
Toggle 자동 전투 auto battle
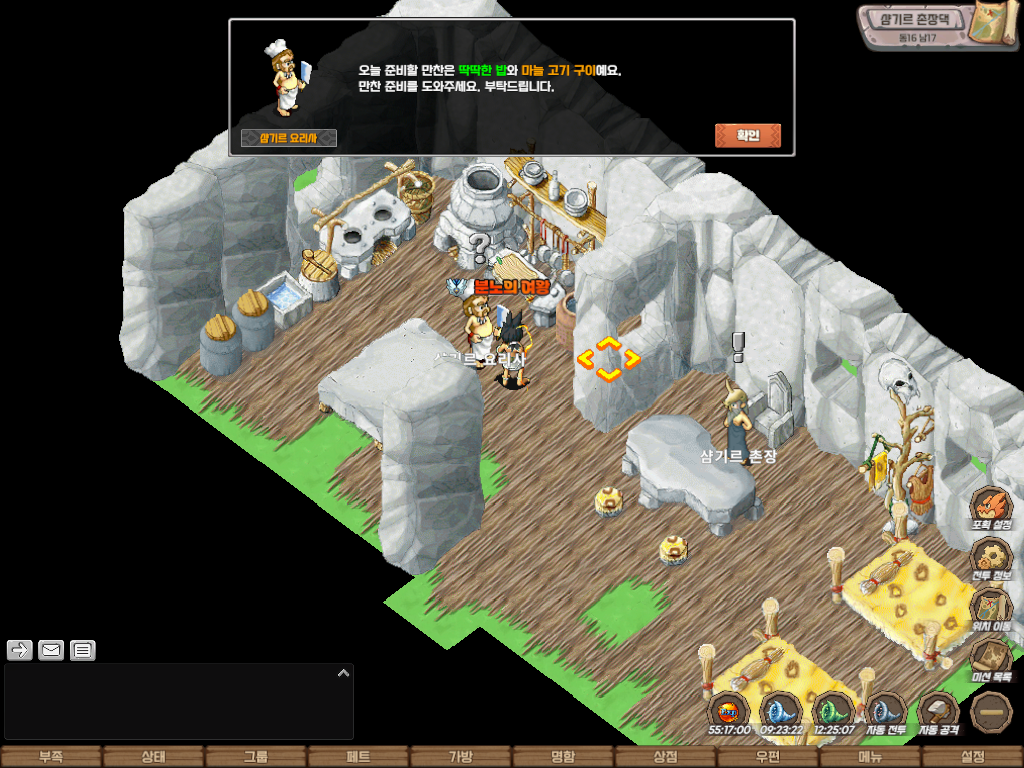pyautogui.click(x=885, y=712)
